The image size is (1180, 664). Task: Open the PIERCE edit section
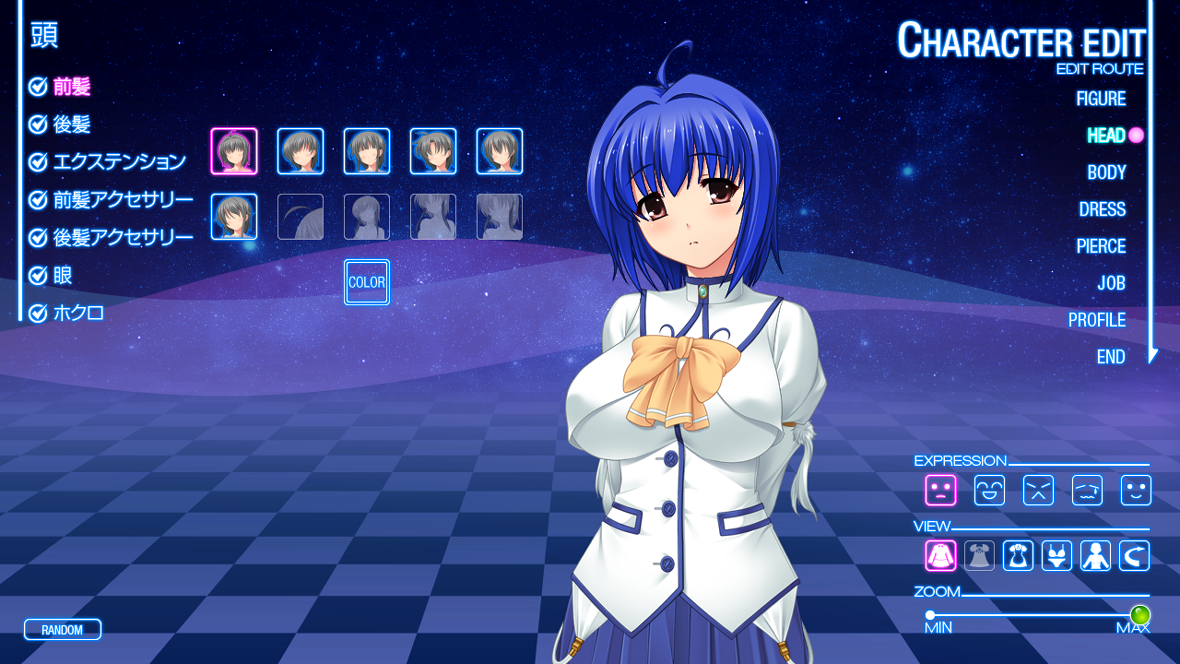(1100, 246)
